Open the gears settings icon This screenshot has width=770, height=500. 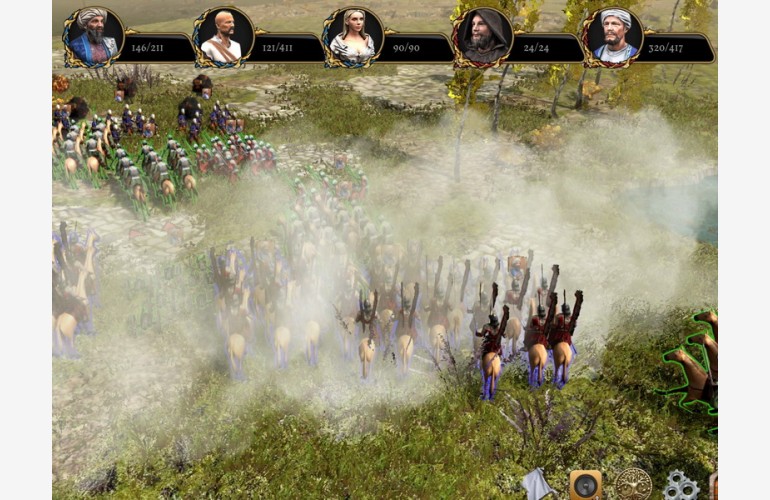681,486
